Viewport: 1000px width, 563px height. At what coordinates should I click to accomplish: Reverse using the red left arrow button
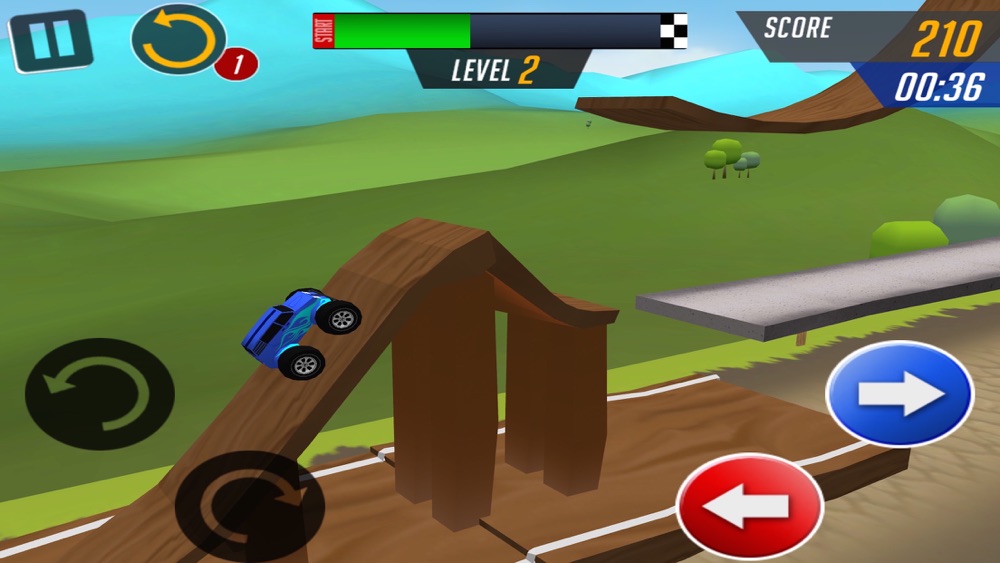[749, 508]
